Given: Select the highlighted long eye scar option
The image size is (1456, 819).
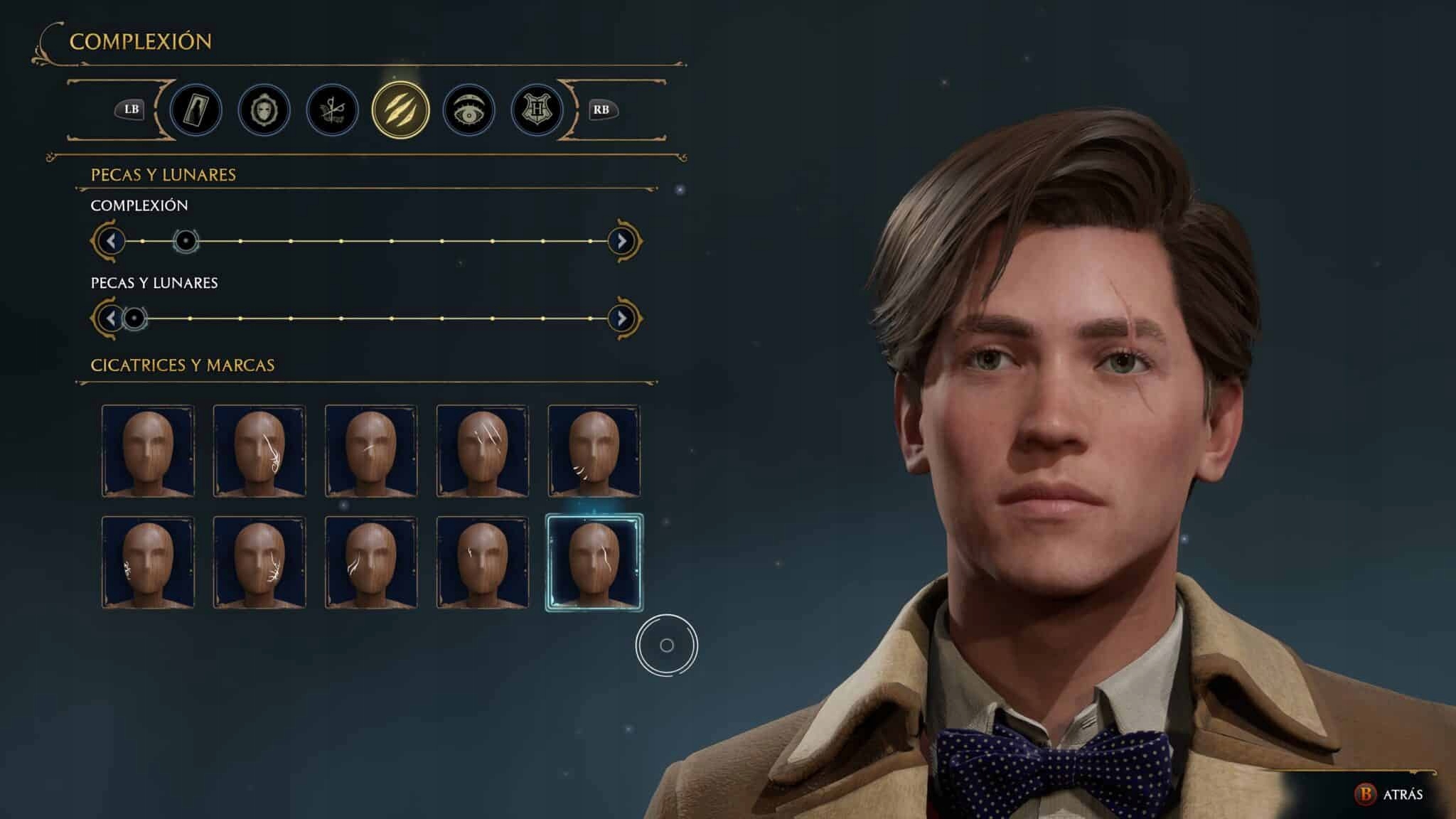Looking at the screenshot, I should click(594, 562).
